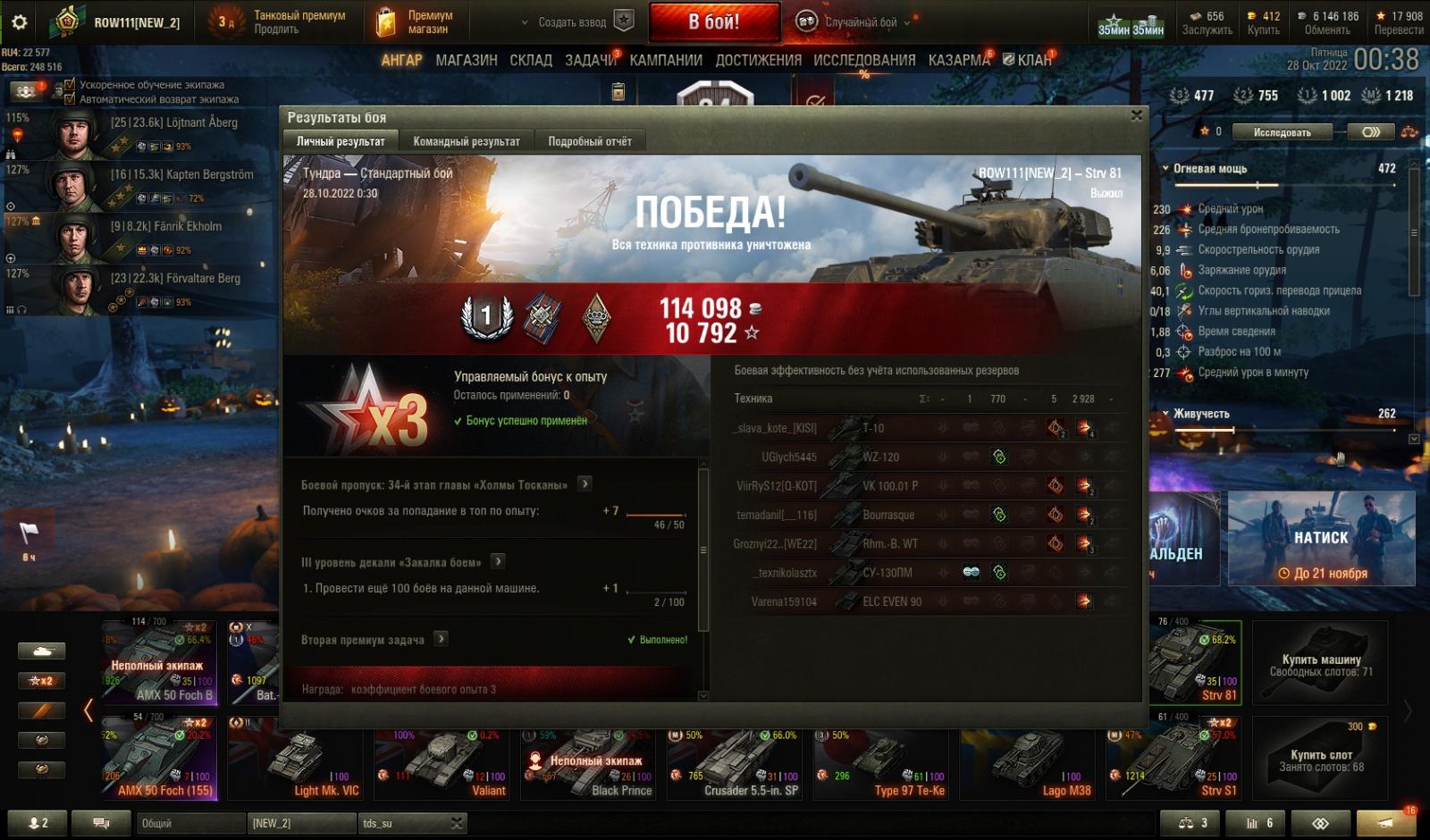
Task: Open the ДОСТИЖЕНИЯ section
Action: [x=758, y=60]
